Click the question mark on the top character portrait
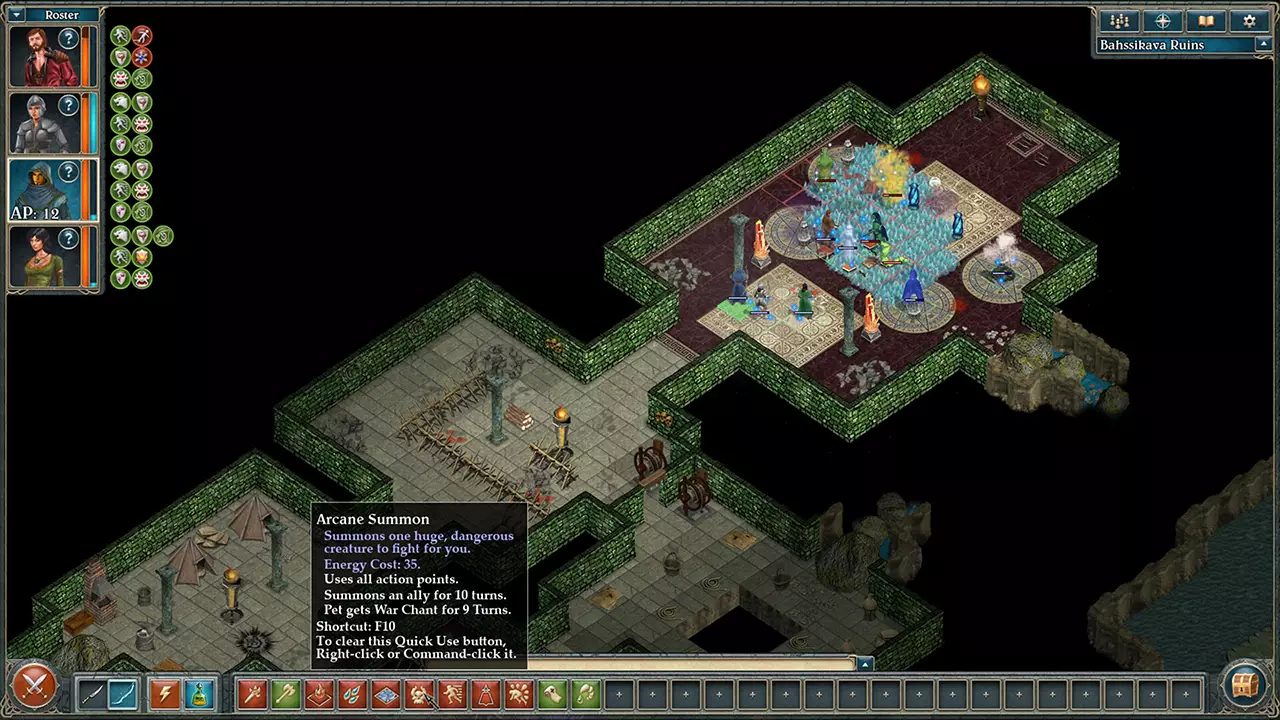 pos(68,38)
